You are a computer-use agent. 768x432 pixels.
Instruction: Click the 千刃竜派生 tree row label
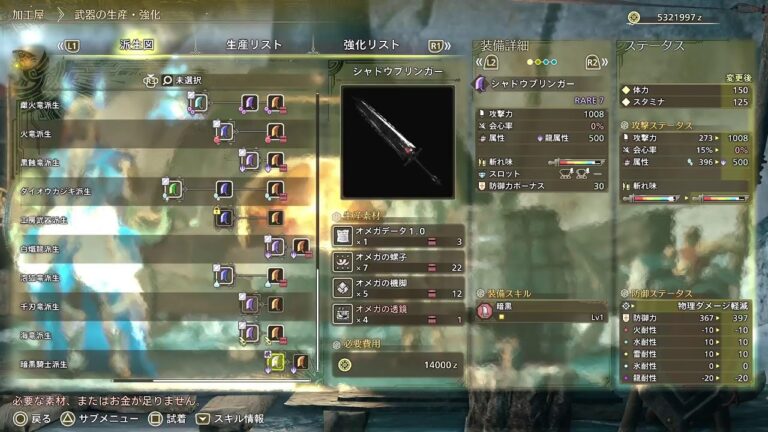tap(42, 308)
